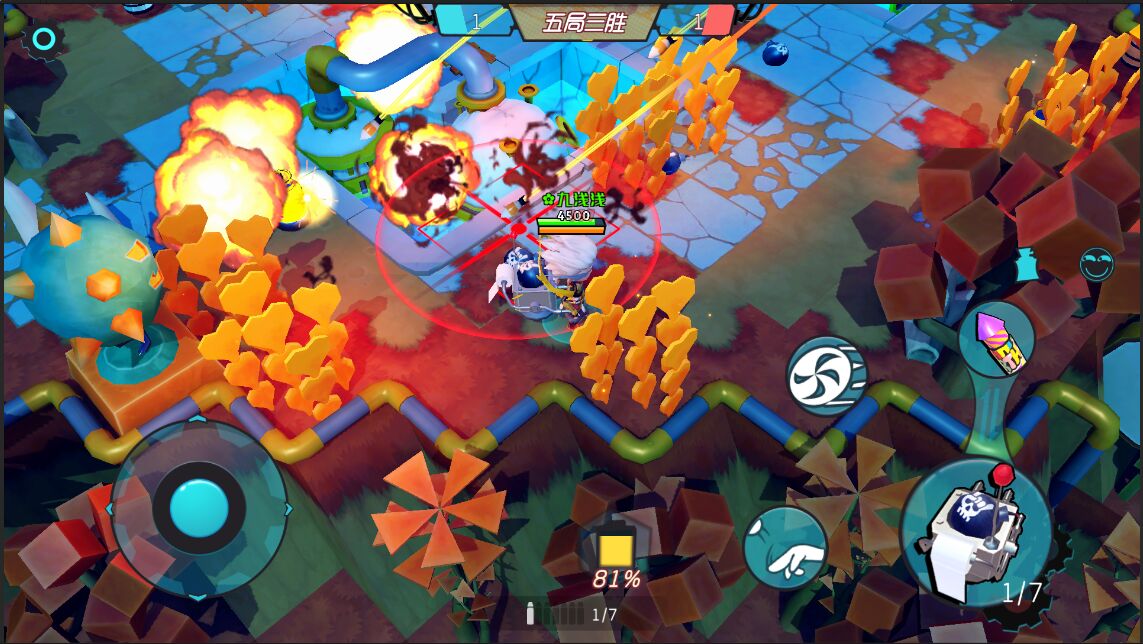Activate the whirlwind dash skill

tap(826, 375)
